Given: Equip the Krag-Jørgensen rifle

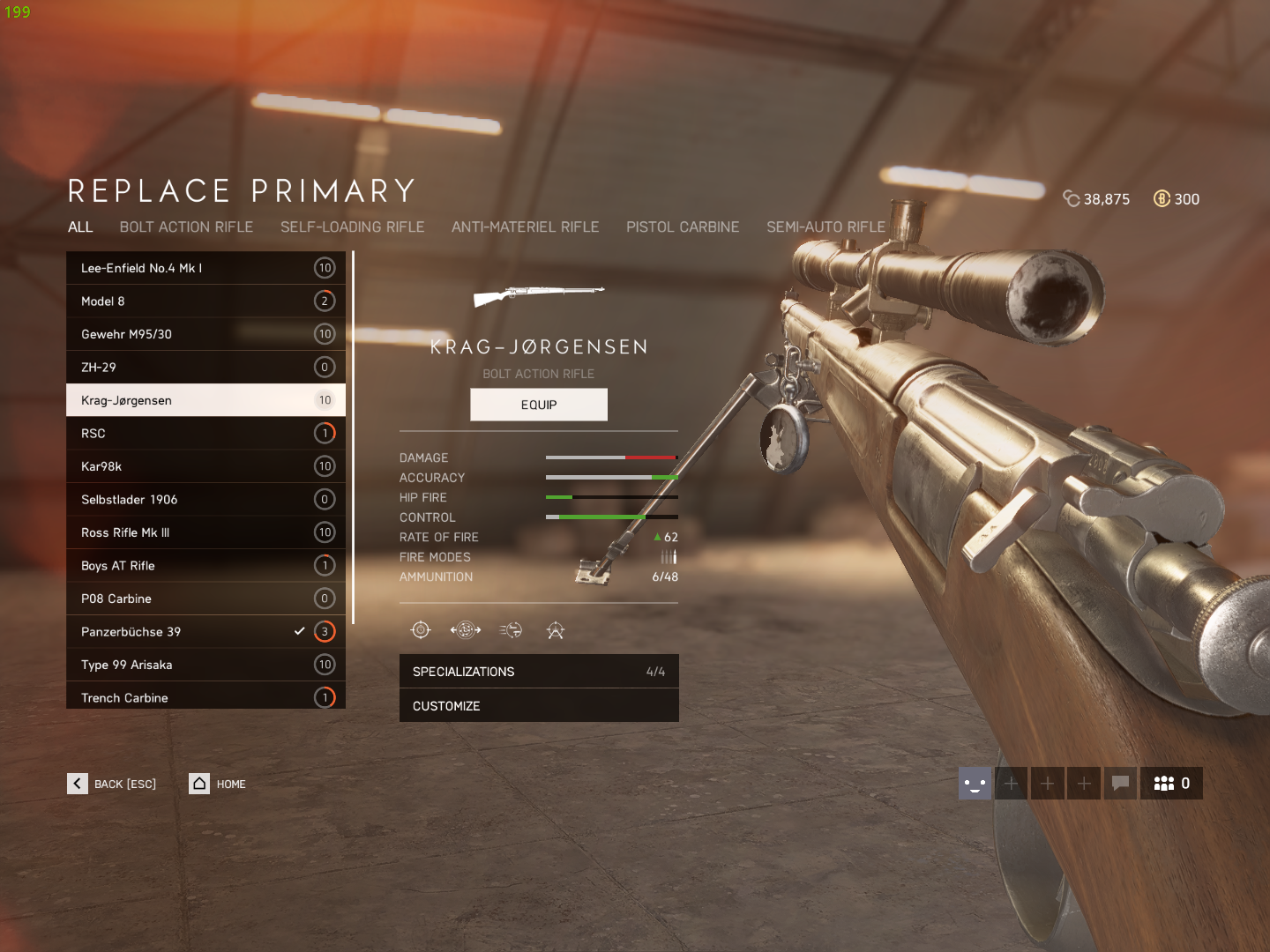Looking at the screenshot, I should (x=538, y=405).
